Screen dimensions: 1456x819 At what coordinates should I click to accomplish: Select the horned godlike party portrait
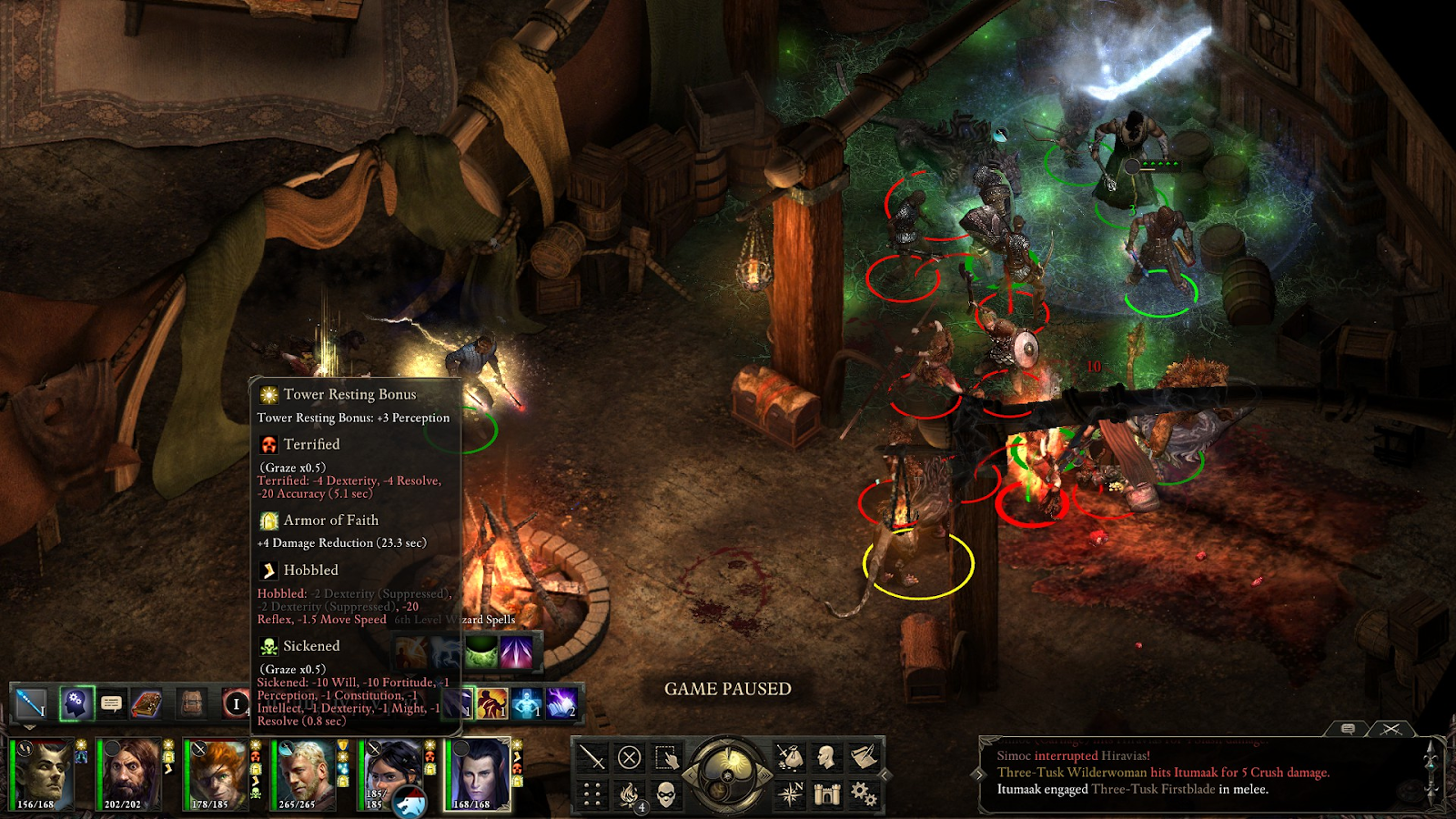click(41, 773)
